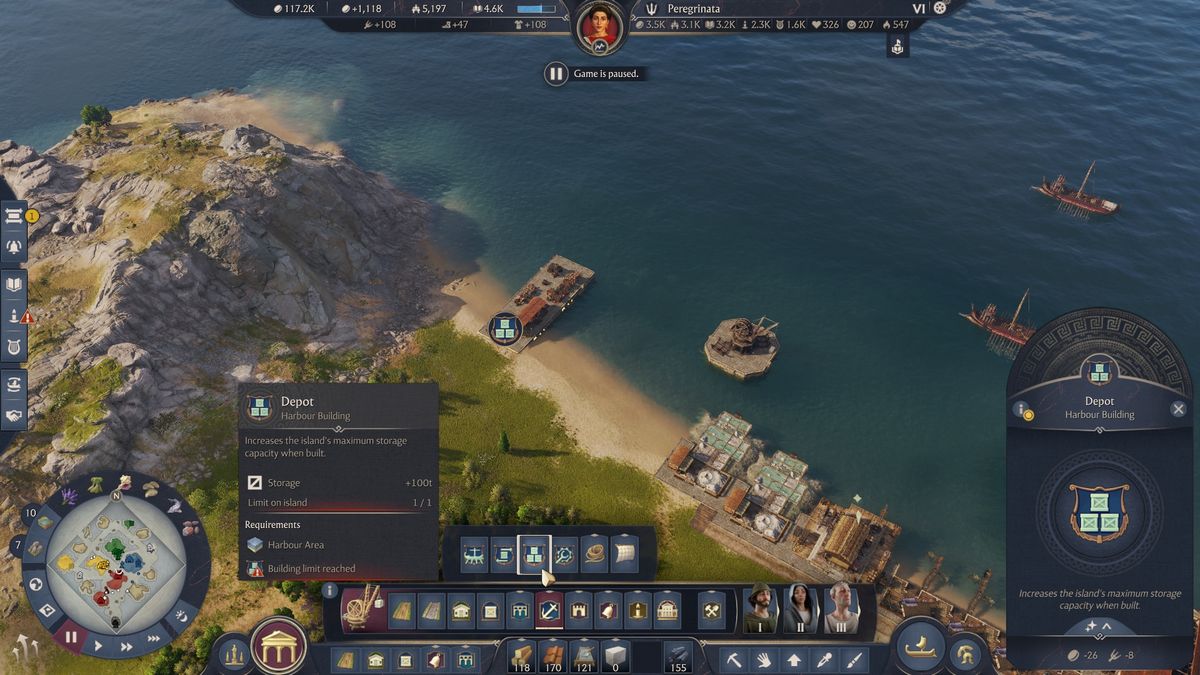Close the Depot info panel
Image resolution: width=1200 pixels, height=675 pixels.
[1178, 409]
